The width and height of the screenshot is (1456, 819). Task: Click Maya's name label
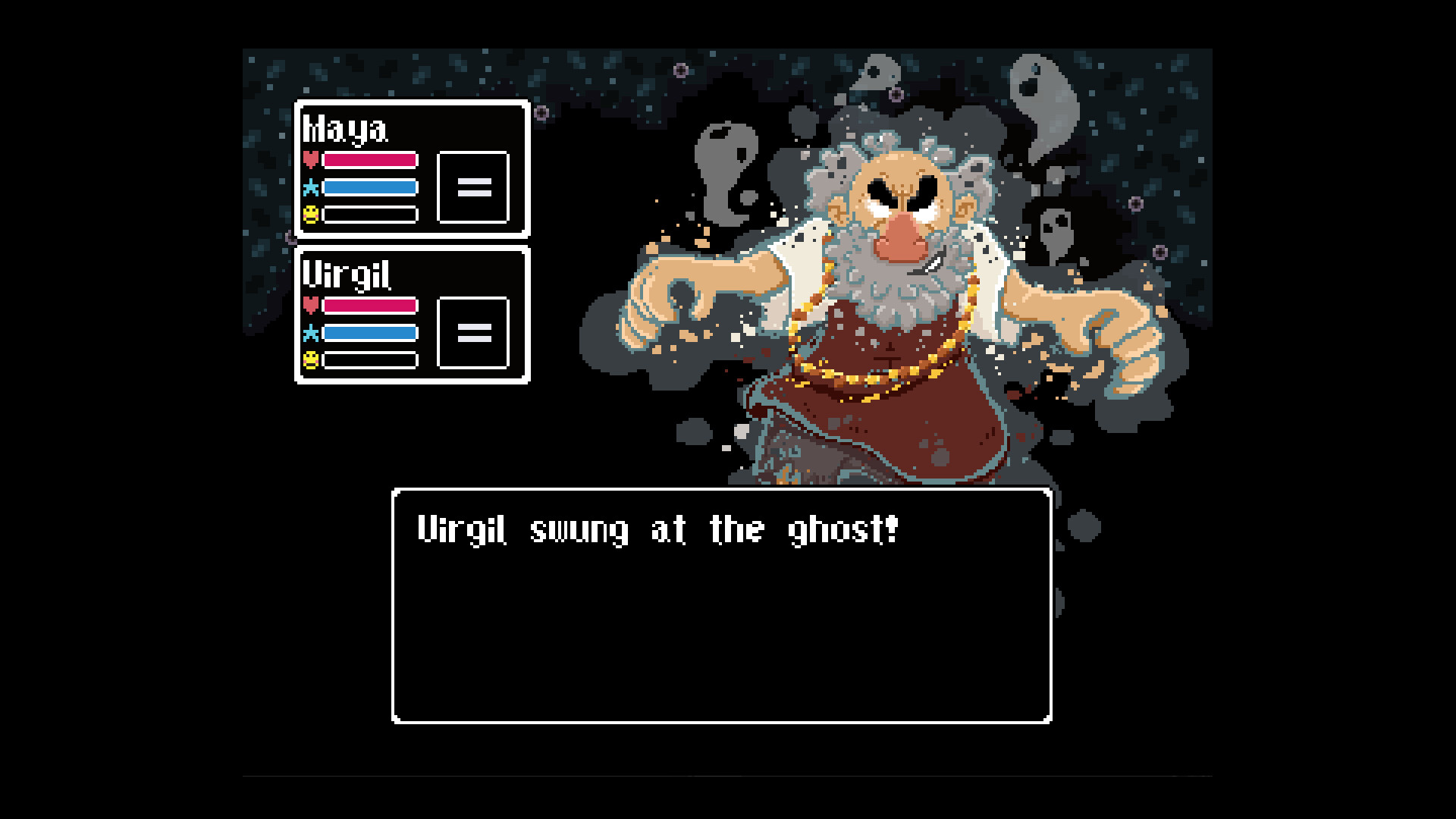pyautogui.click(x=346, y=128)
